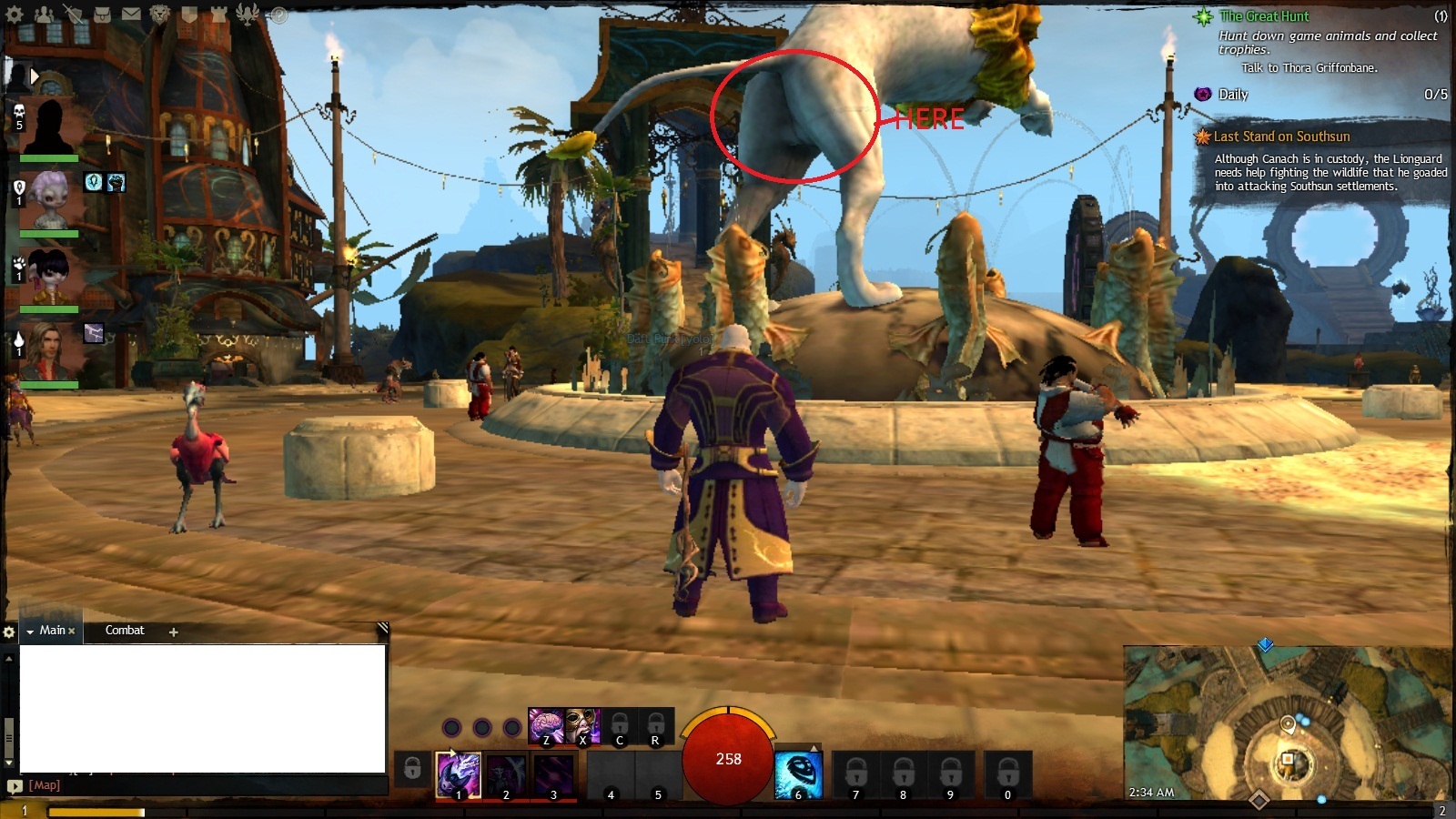Use weapon skill 1 on the hotbar
Screen dimensions: 1456x819
tap(459, 774)
